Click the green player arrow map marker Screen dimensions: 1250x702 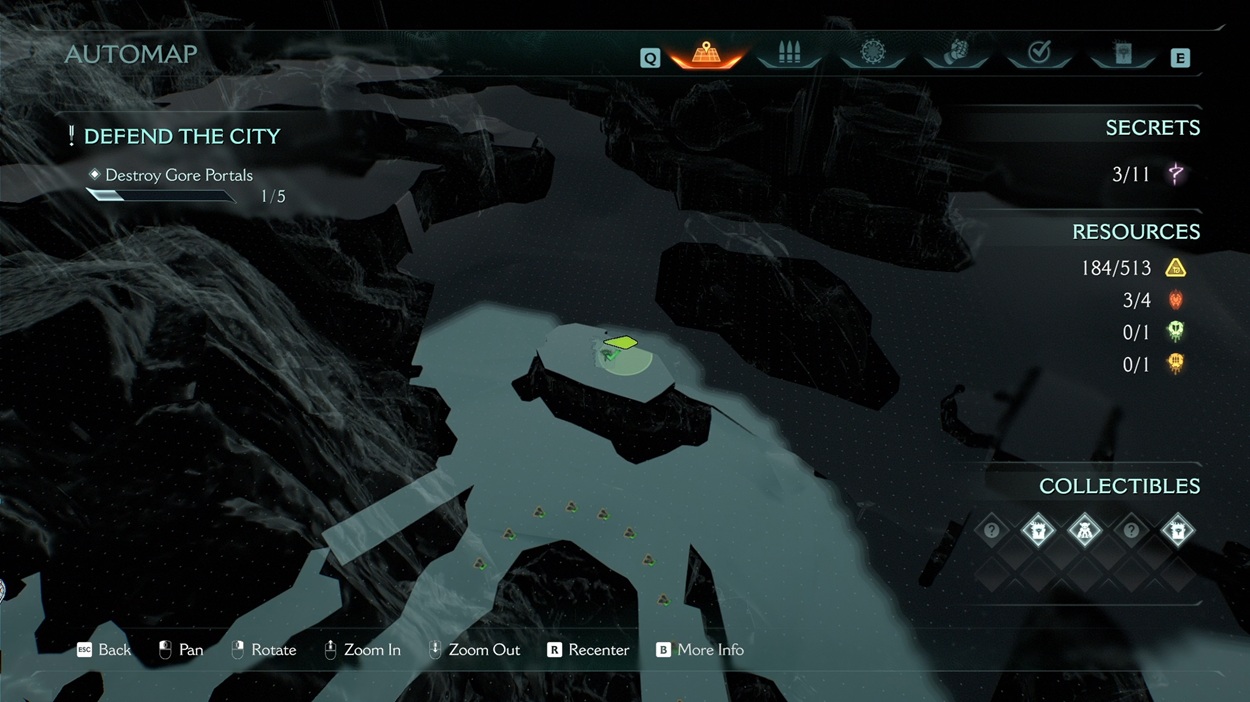(608, 354)
